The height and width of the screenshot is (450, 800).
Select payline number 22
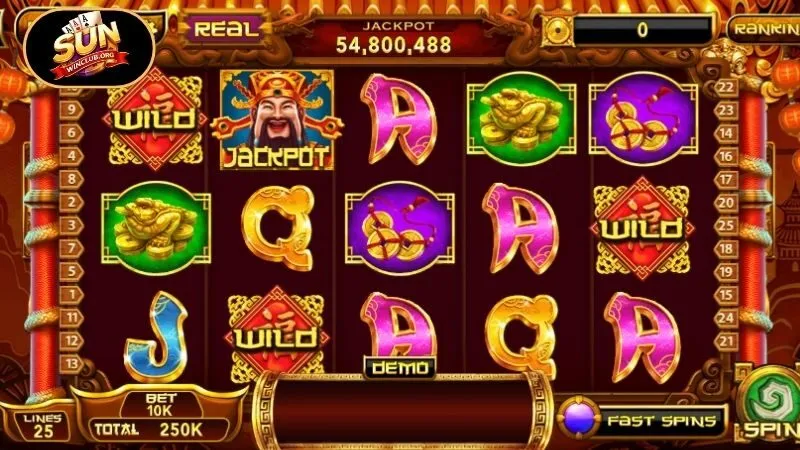point(727,87)
